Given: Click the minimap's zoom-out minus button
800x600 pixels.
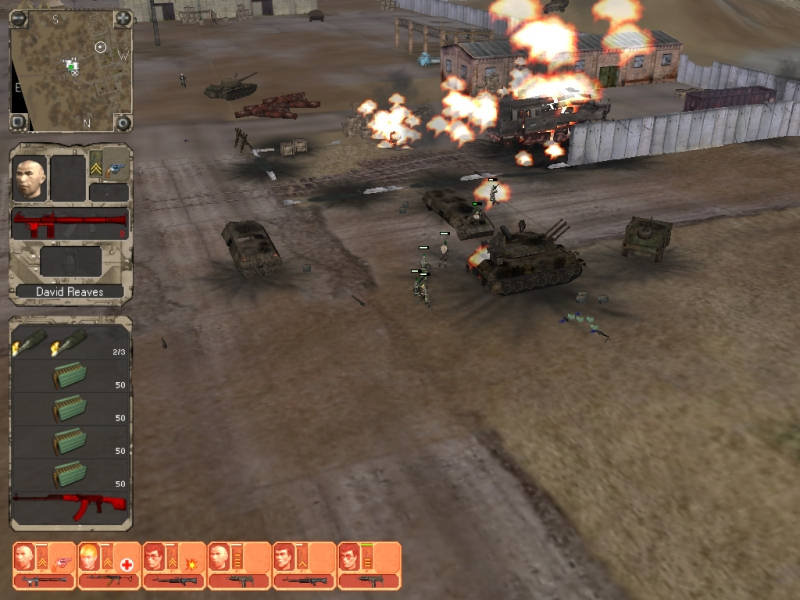Looking at the screenshot, I should pos(18,18).
